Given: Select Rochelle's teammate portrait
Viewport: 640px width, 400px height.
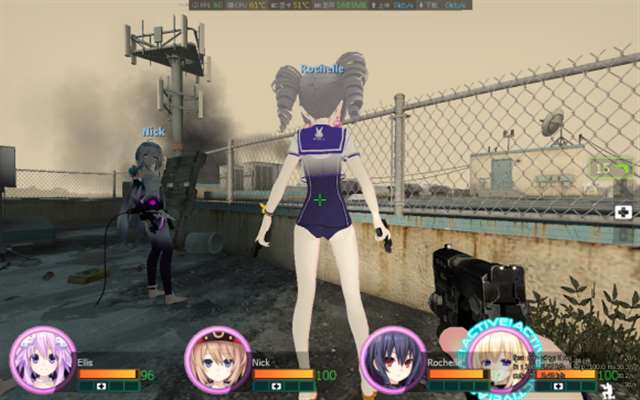Looking at the screenshot, I should tap(392, 360).
